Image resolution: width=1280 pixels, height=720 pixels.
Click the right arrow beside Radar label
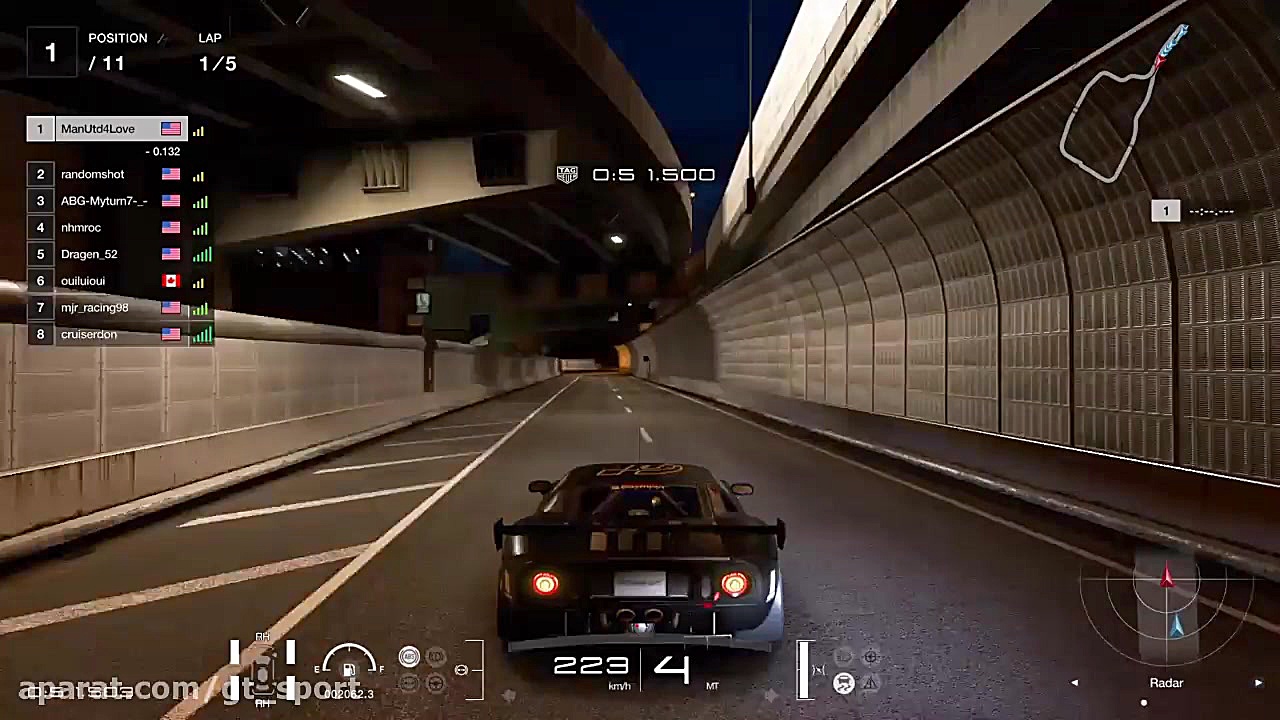coord(1258,682)
